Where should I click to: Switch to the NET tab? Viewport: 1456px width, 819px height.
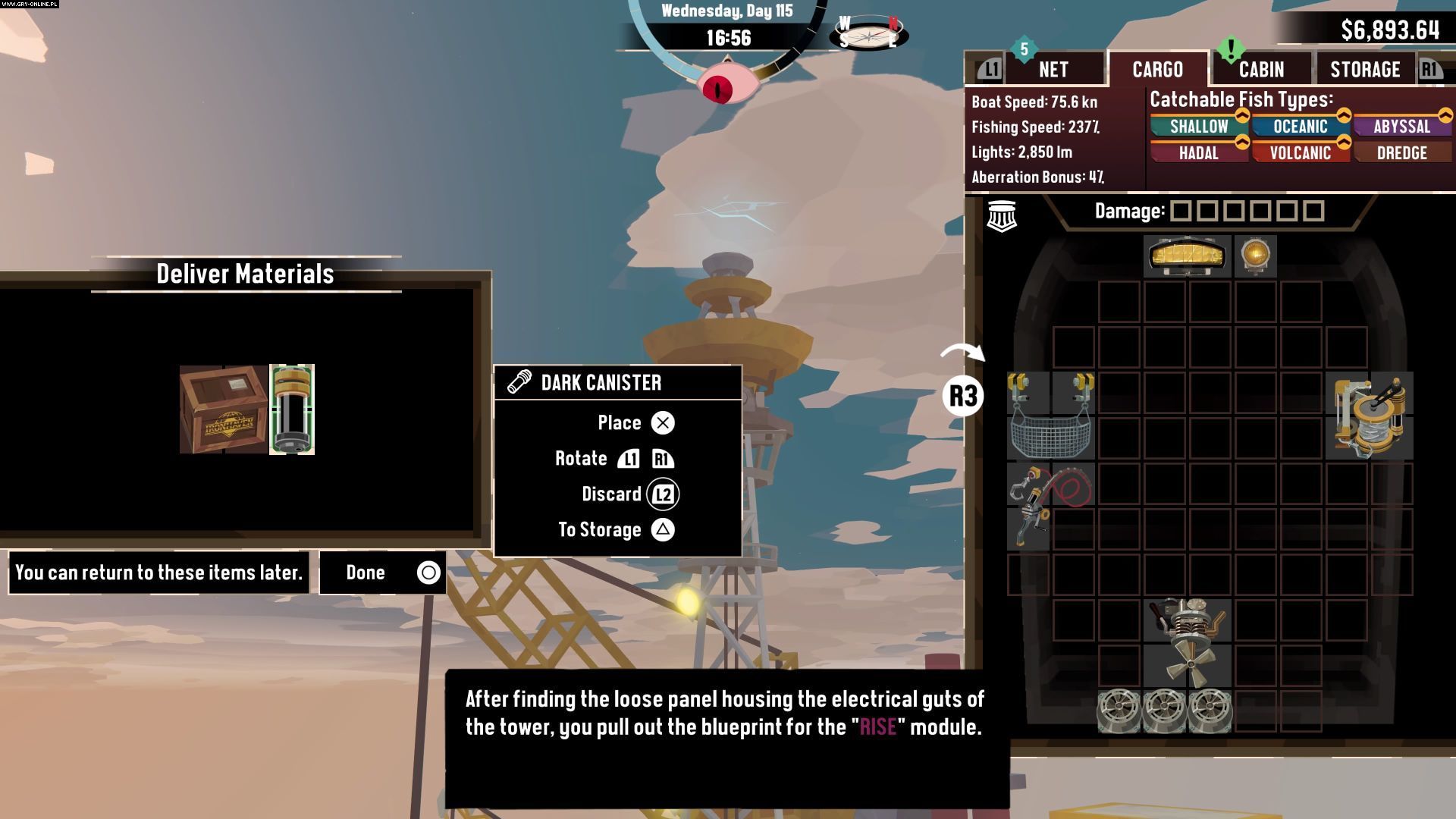click(1053, 70)
